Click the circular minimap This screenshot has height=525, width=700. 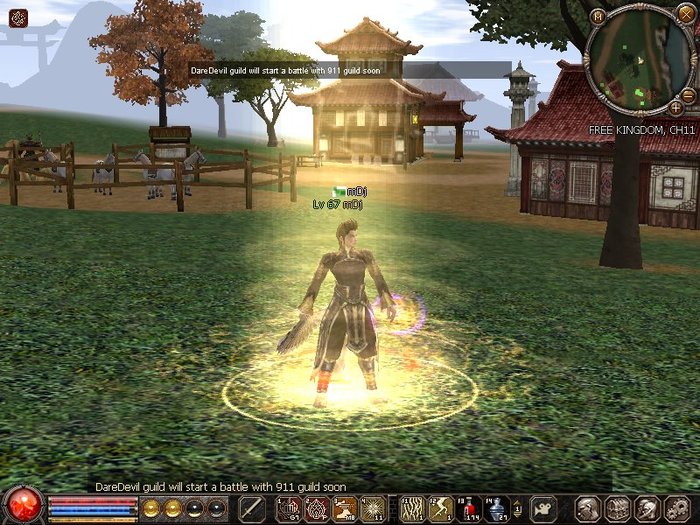639,60
